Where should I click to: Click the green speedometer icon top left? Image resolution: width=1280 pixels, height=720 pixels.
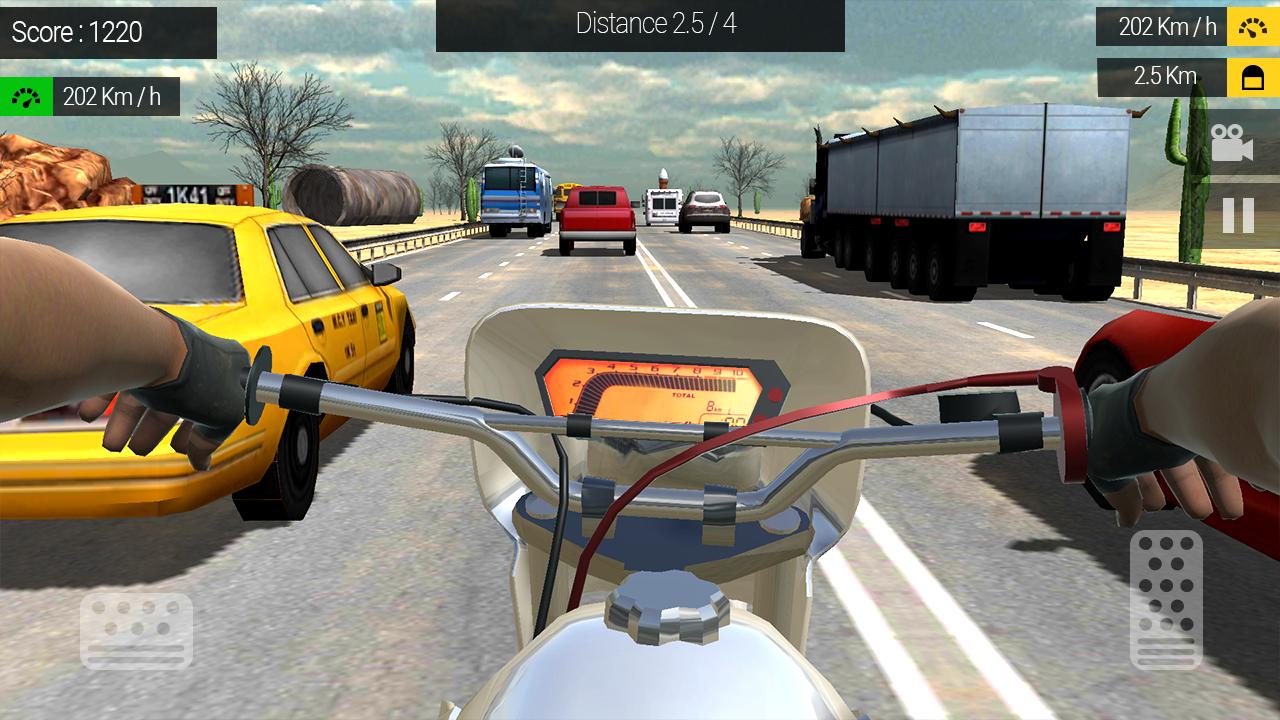pyautogui.click(x=24, y=96)
